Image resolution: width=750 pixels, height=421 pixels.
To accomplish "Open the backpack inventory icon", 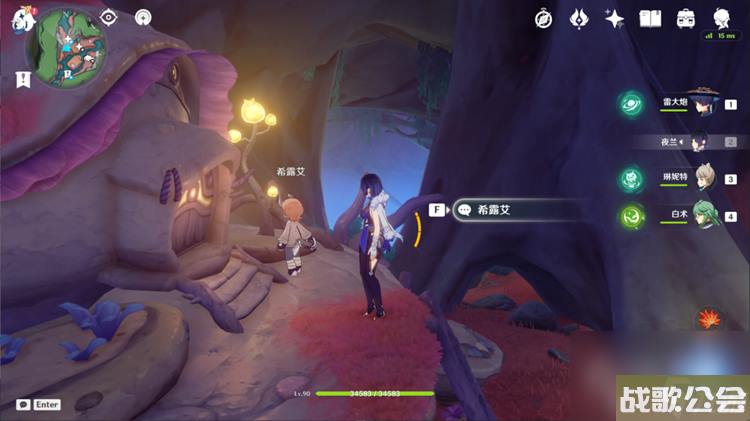I will (x=685, y=18).
